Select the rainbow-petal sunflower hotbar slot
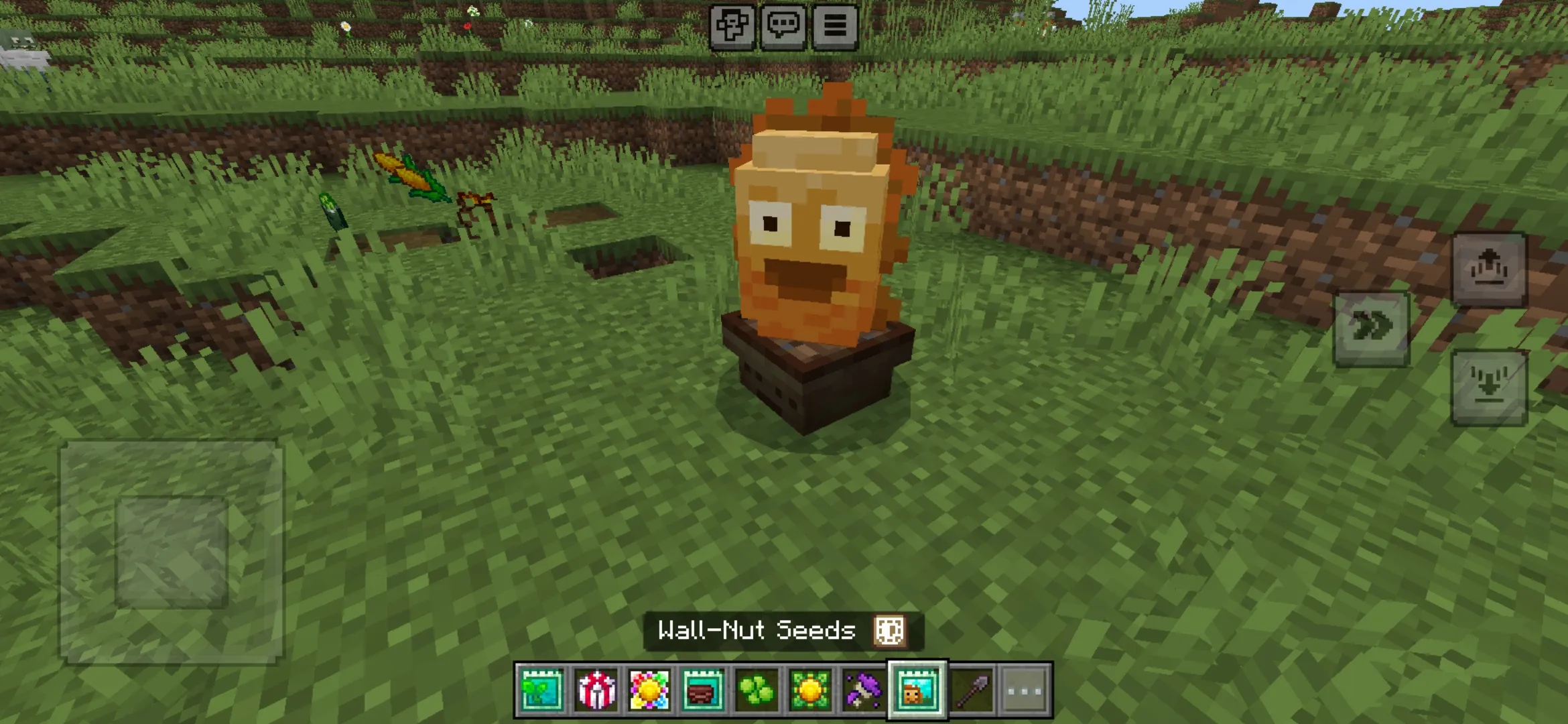This screenshot has width=1568, height=724. [x=649, y=690]
